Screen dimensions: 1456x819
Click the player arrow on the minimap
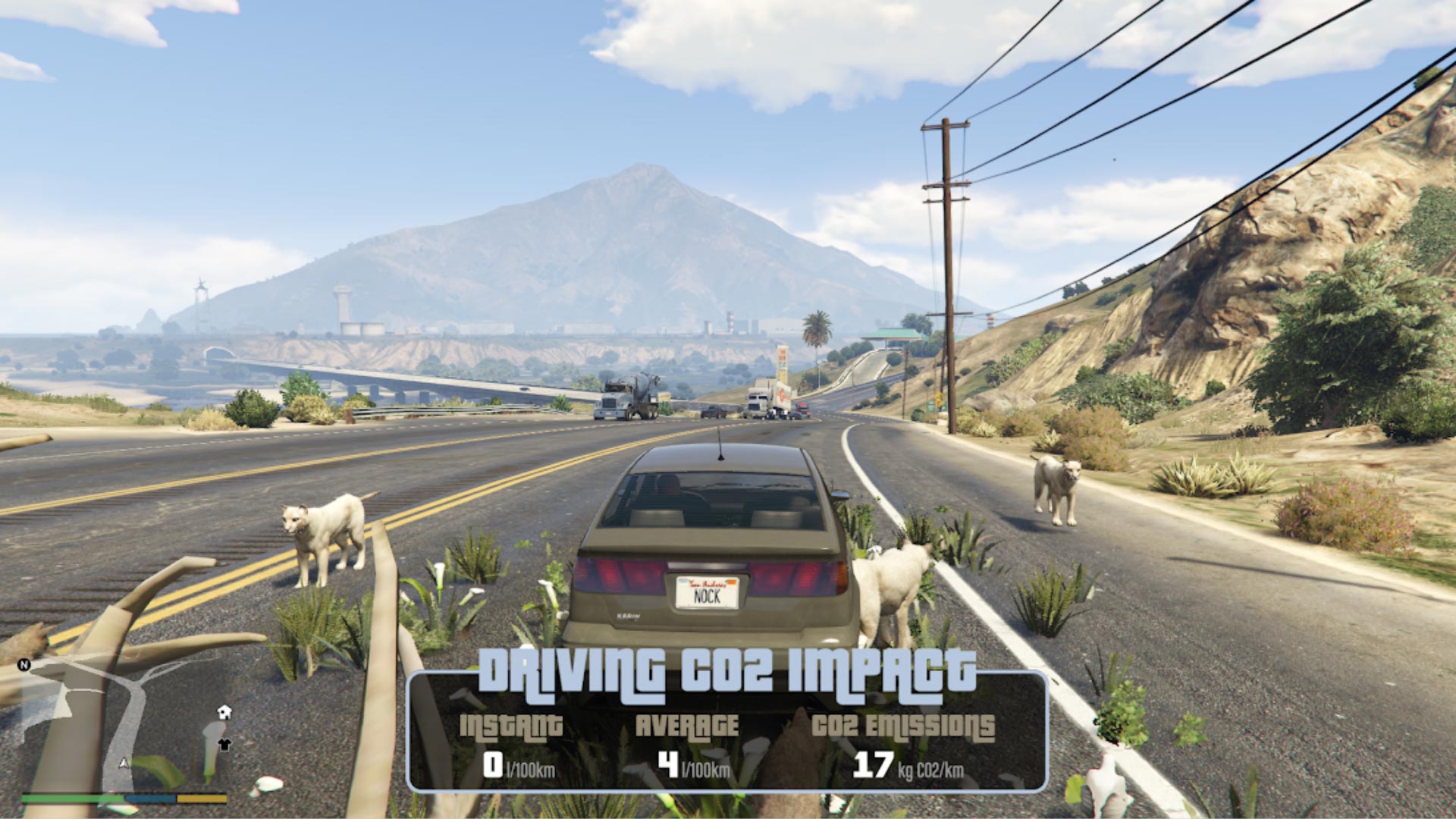124,763
